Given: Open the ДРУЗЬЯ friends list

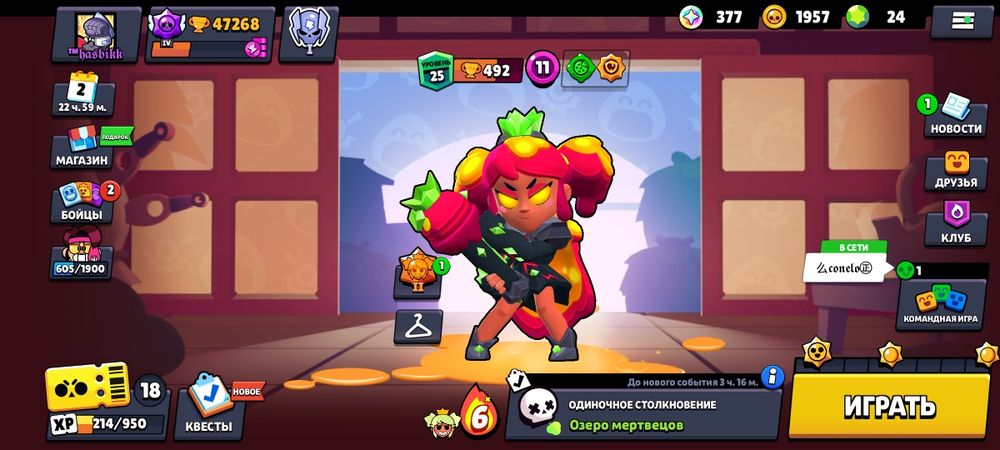Looking at the screenshot, I should (x=955, y=172).
